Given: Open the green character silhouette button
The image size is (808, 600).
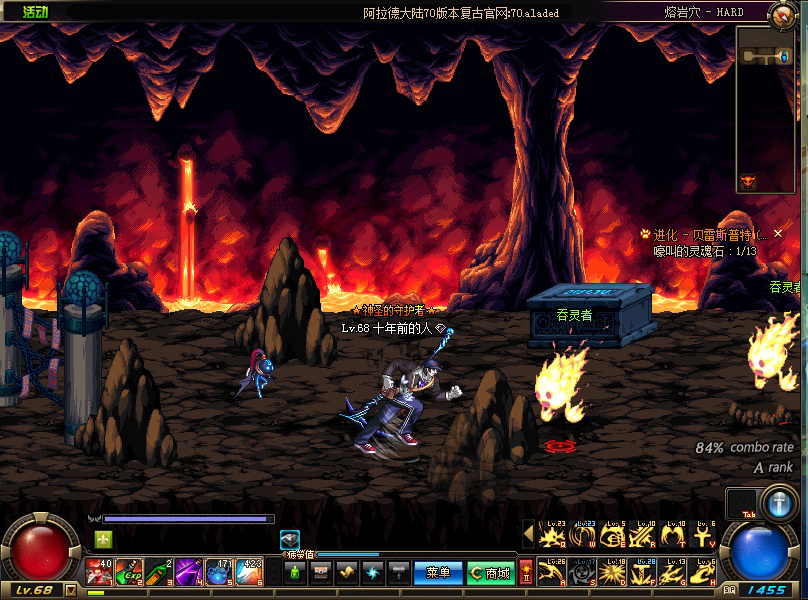Looking at the screenshot, I should coord(294,573).
